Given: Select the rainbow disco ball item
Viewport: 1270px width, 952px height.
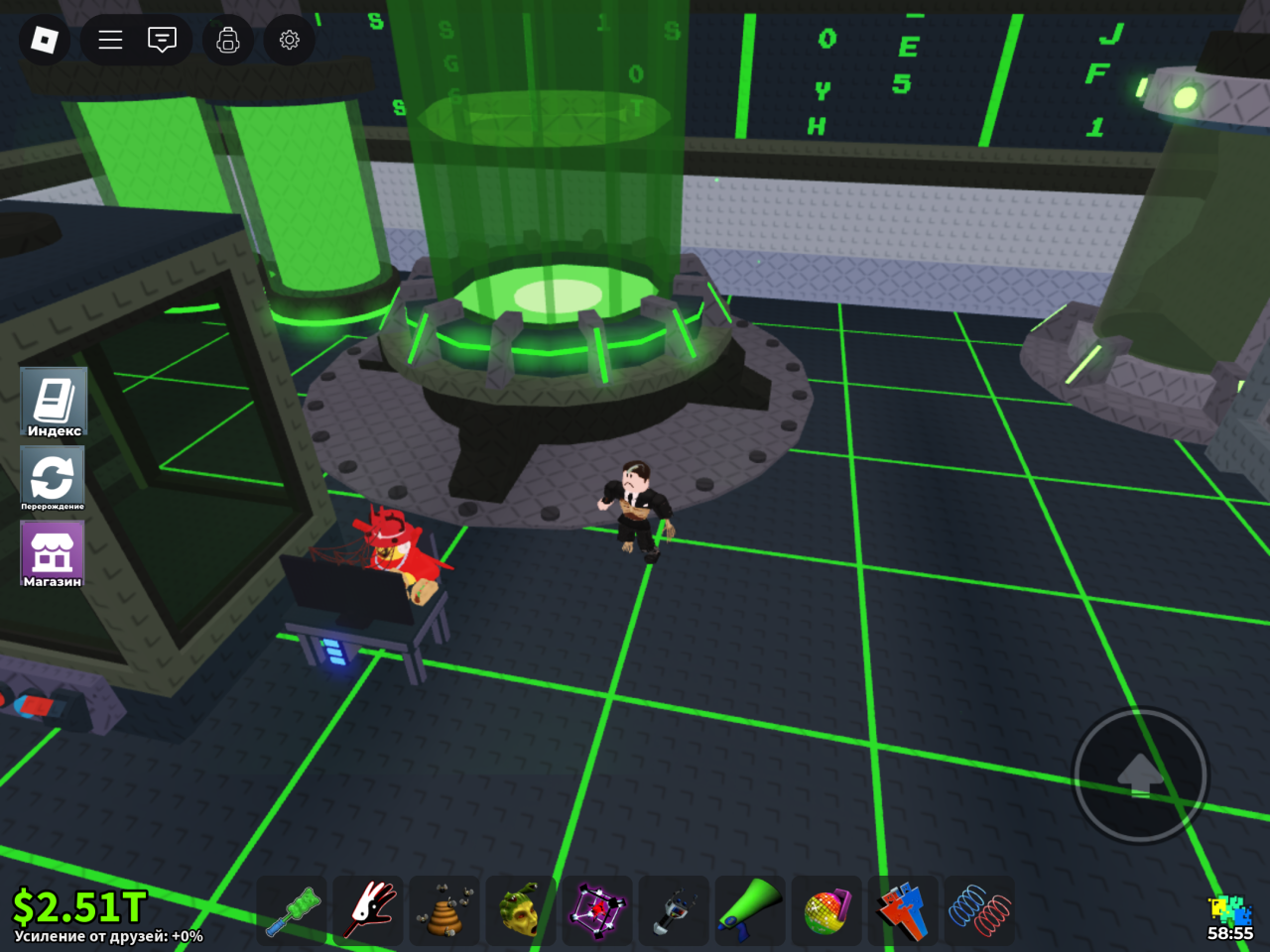Looking at the screenshot, I should pos(826,910).
